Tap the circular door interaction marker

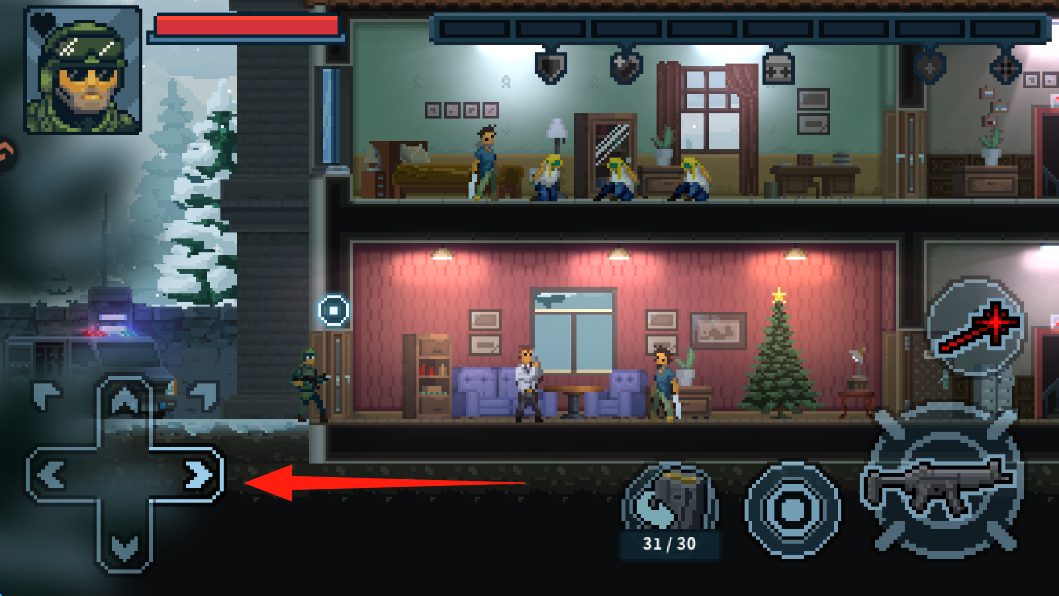pos(334,310)
